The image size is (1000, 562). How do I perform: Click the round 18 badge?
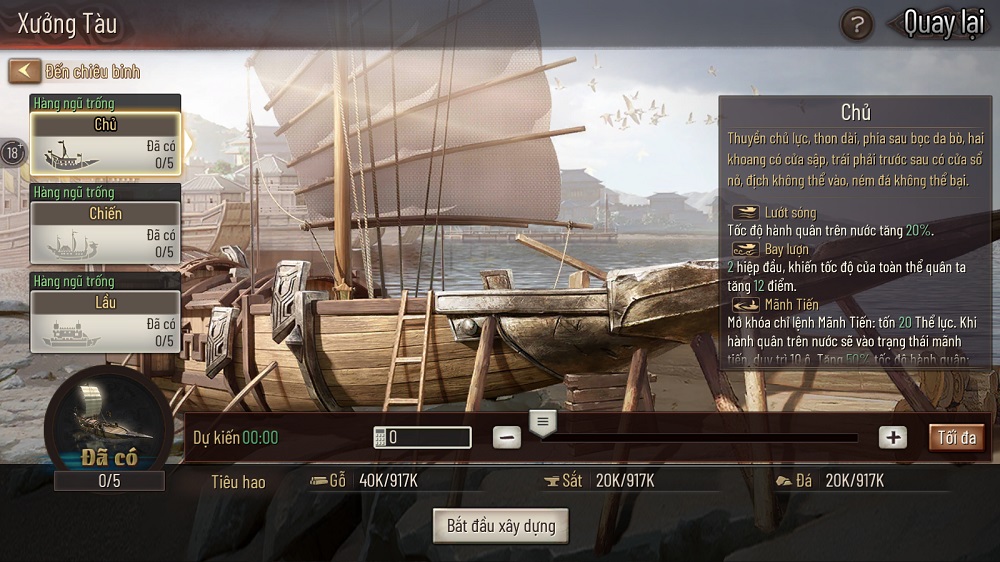pyautogui.click(x=13, y=153)
